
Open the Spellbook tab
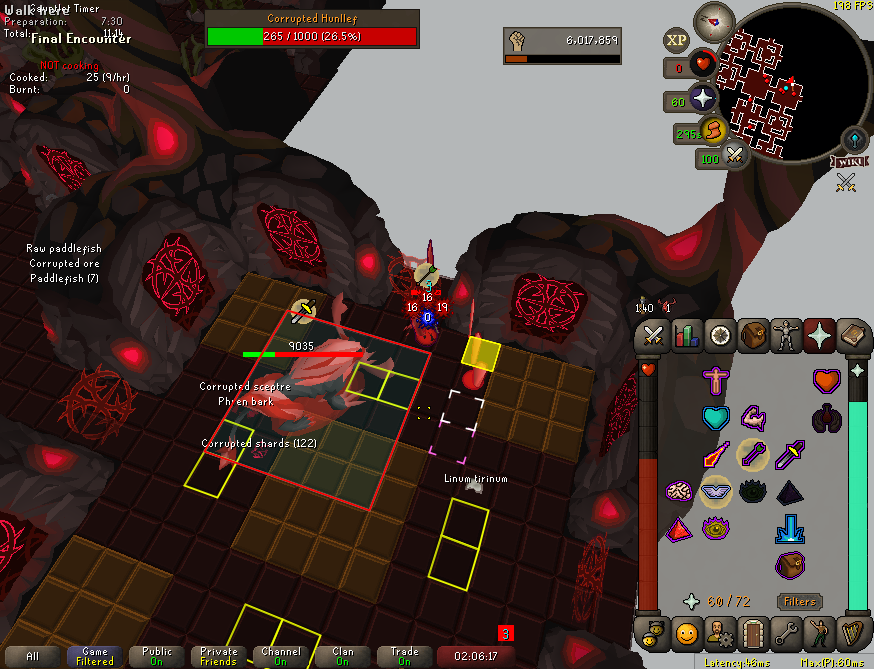[851, 335]
